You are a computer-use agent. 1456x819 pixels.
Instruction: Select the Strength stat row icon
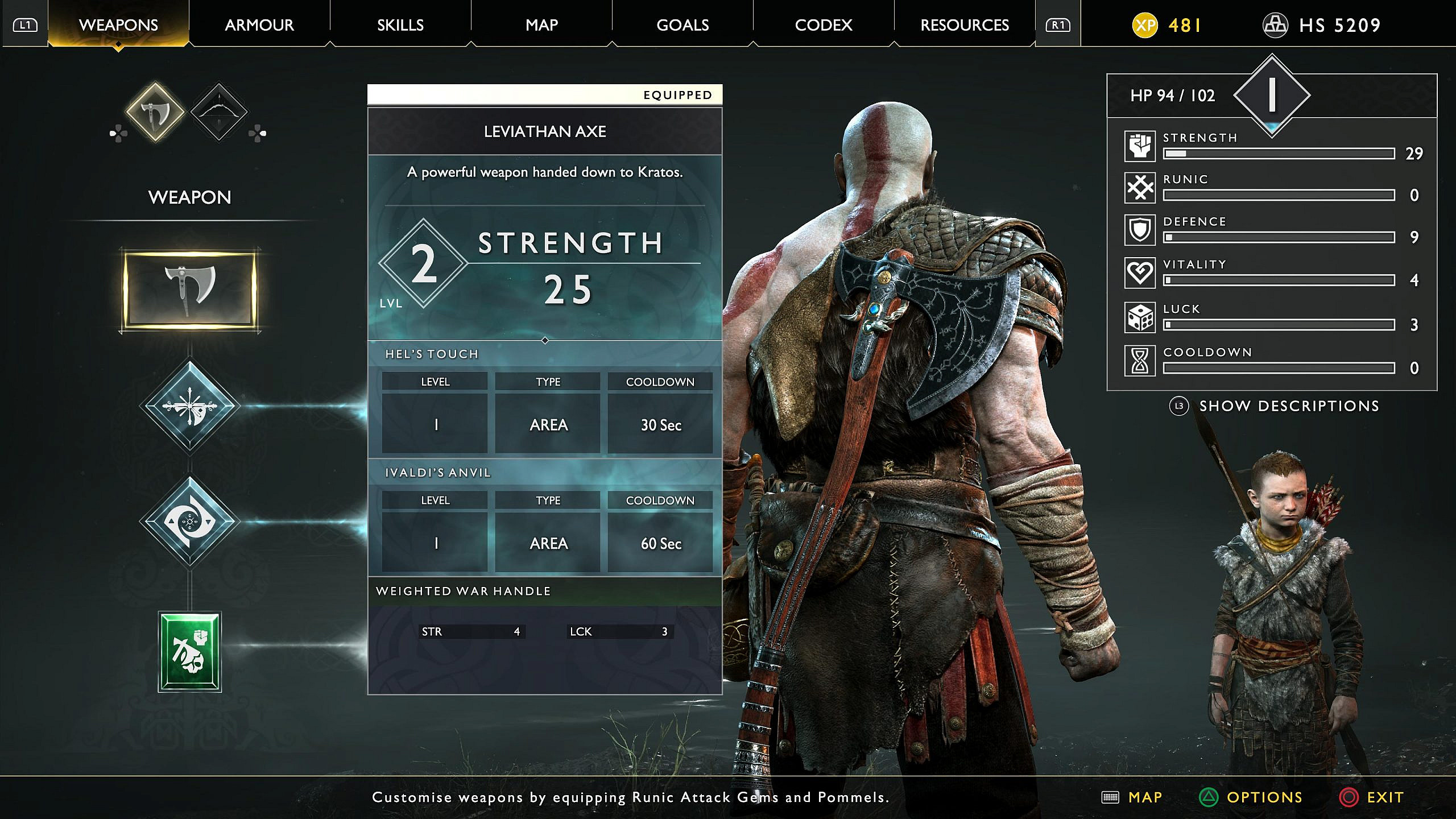point(1140,146)
